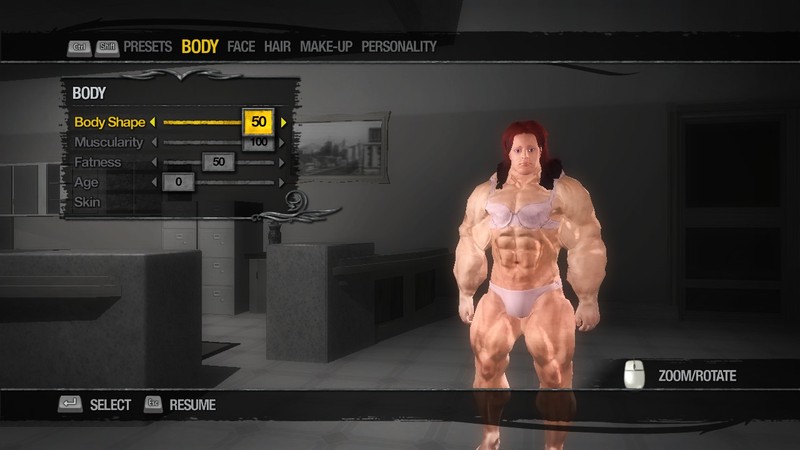Screen dimensions: 800x450
Task: Click the Age slider handle
Action: tap(178, 182)
